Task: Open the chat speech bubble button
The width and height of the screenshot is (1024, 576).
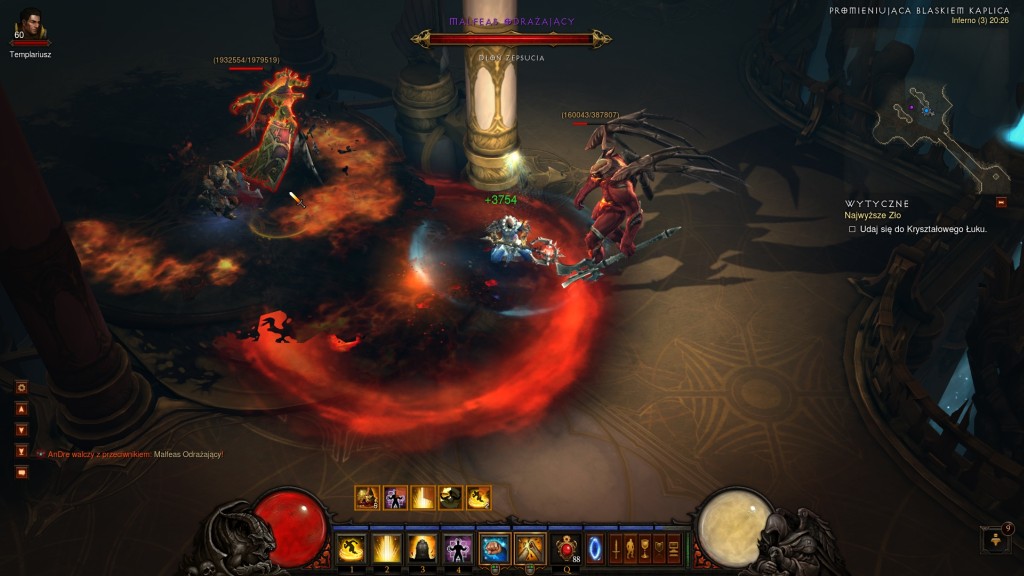Action: point(21,472)
